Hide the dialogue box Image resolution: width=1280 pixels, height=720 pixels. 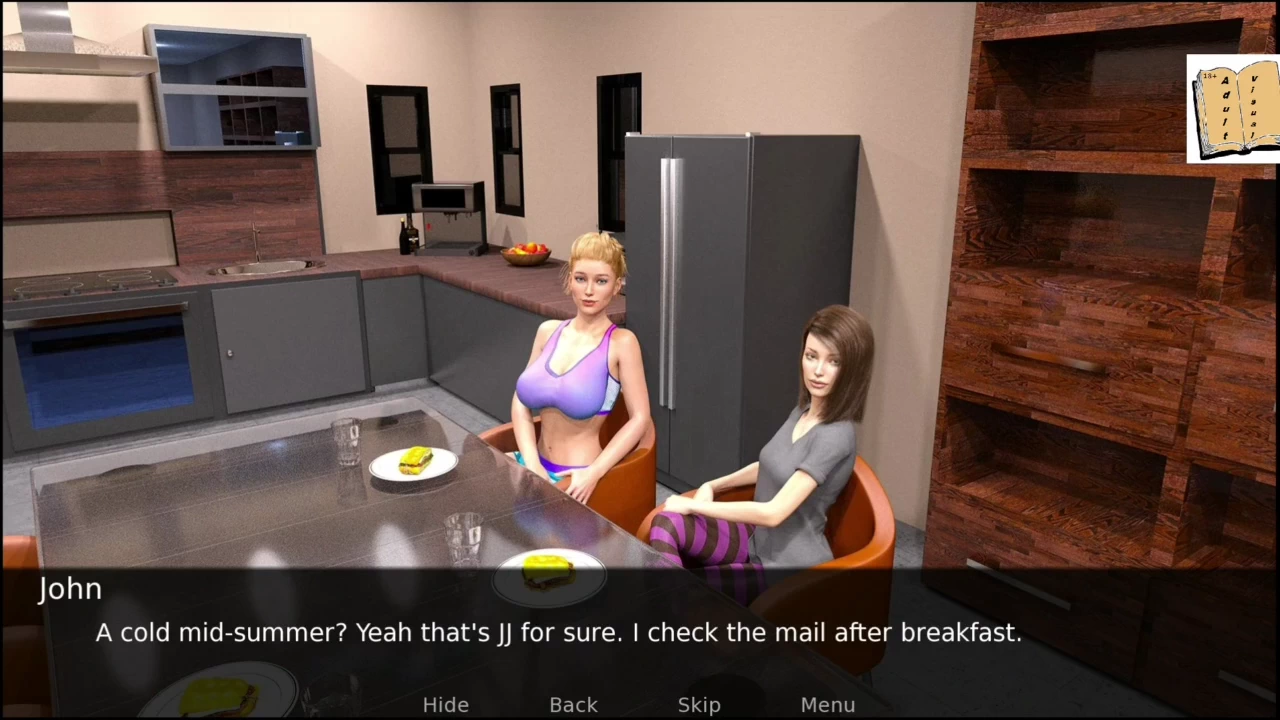445,705
